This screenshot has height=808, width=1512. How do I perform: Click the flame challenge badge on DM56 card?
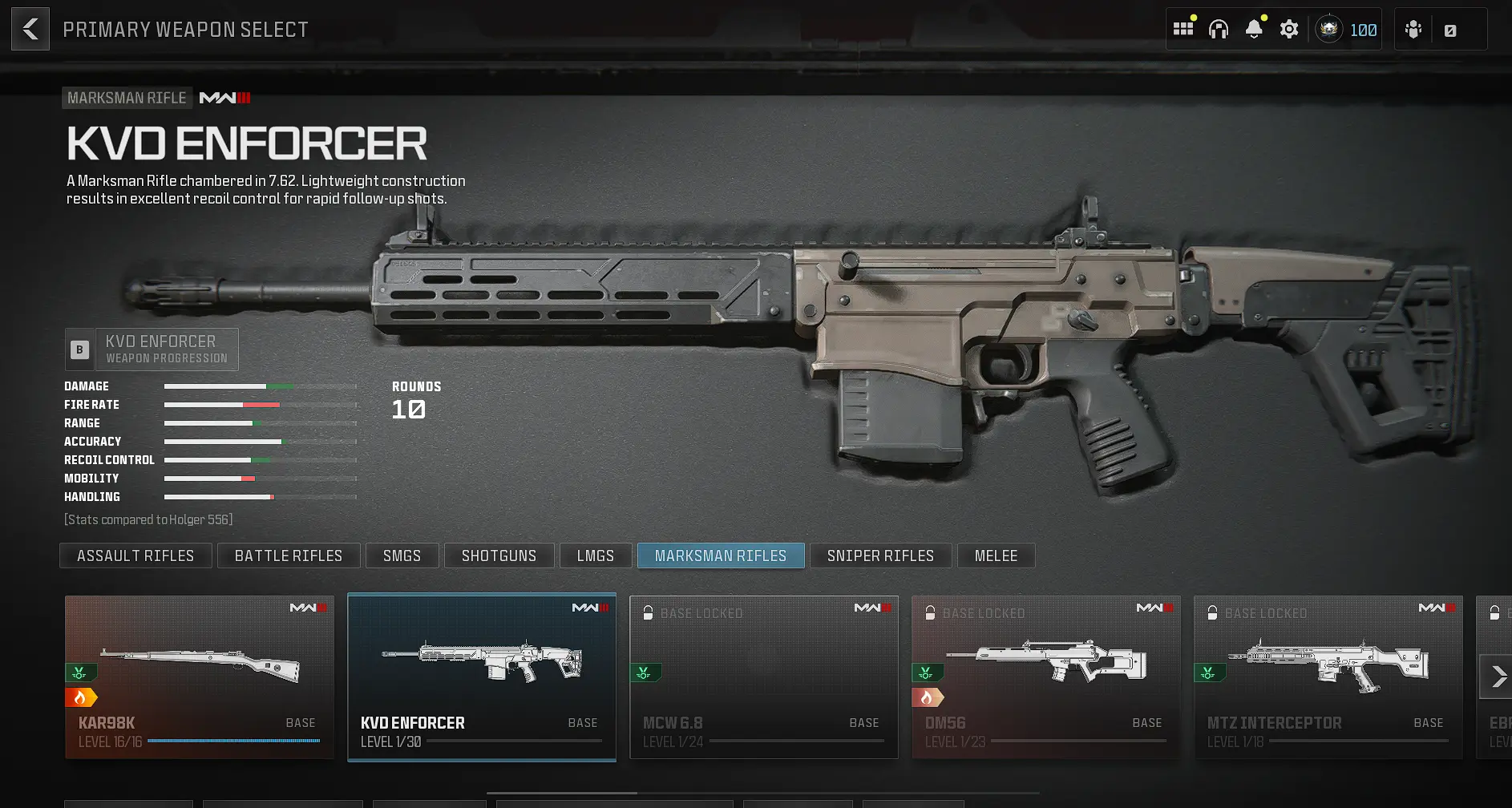coord(928,696)
